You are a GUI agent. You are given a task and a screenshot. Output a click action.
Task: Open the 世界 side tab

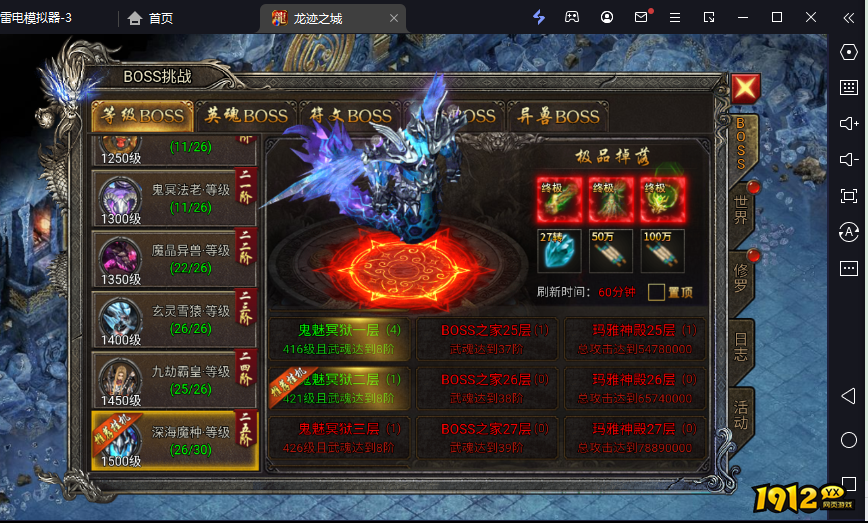click(x=741, y=209)
